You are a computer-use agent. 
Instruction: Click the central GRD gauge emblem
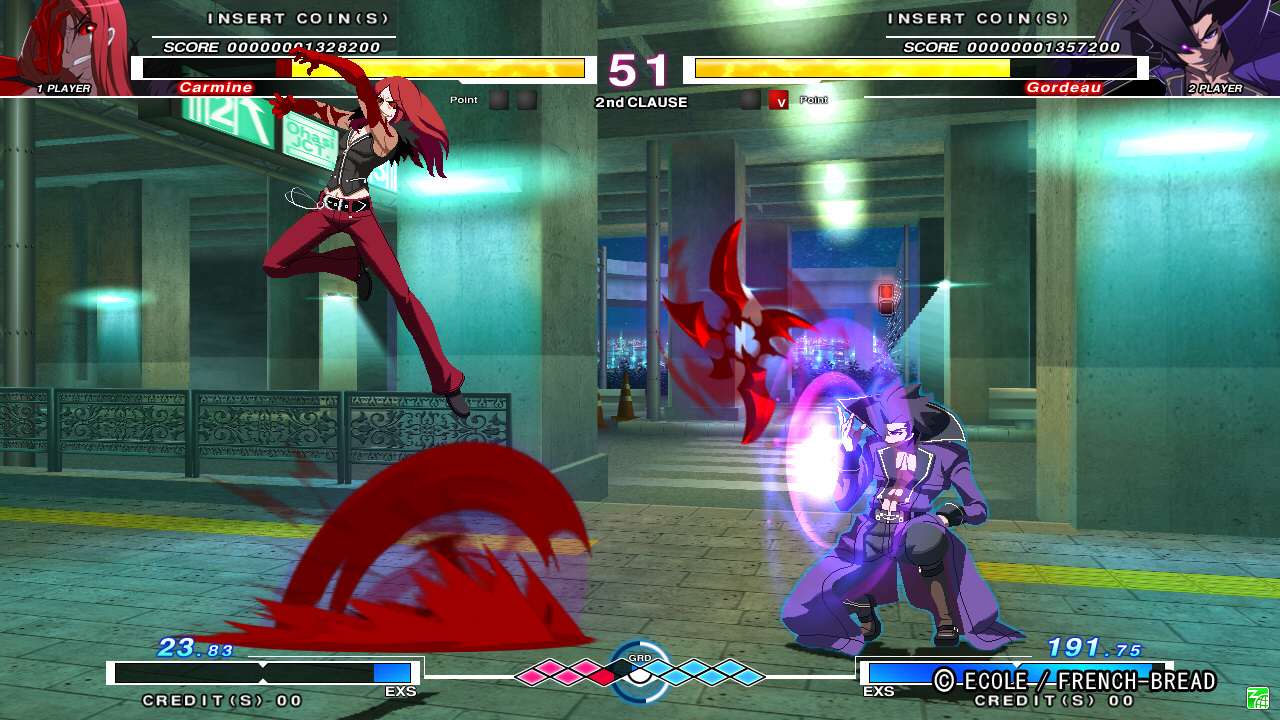[640, 671]
